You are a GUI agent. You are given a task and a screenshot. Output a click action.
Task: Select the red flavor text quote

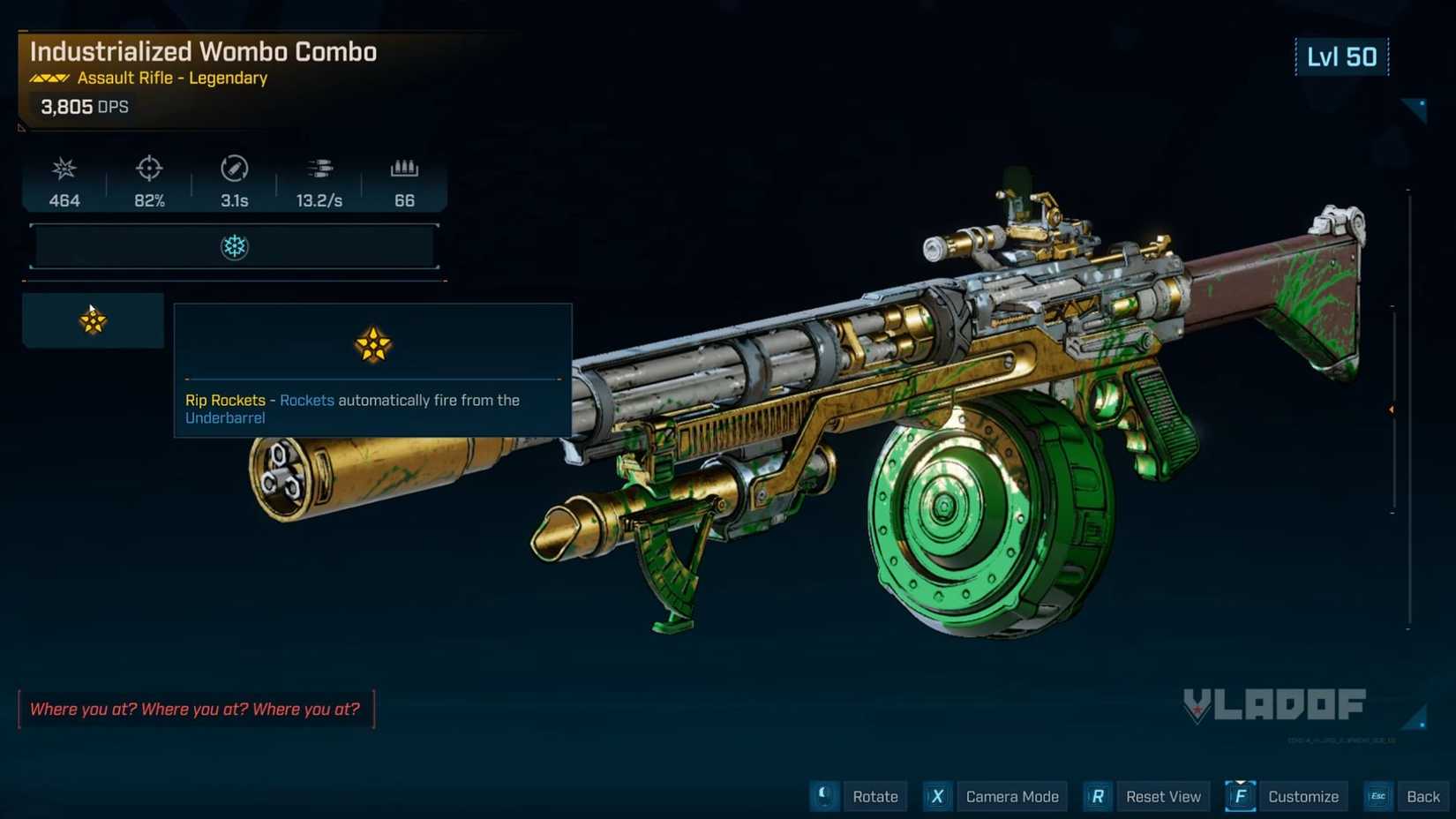pyautogui.click(x=195, y=709)
